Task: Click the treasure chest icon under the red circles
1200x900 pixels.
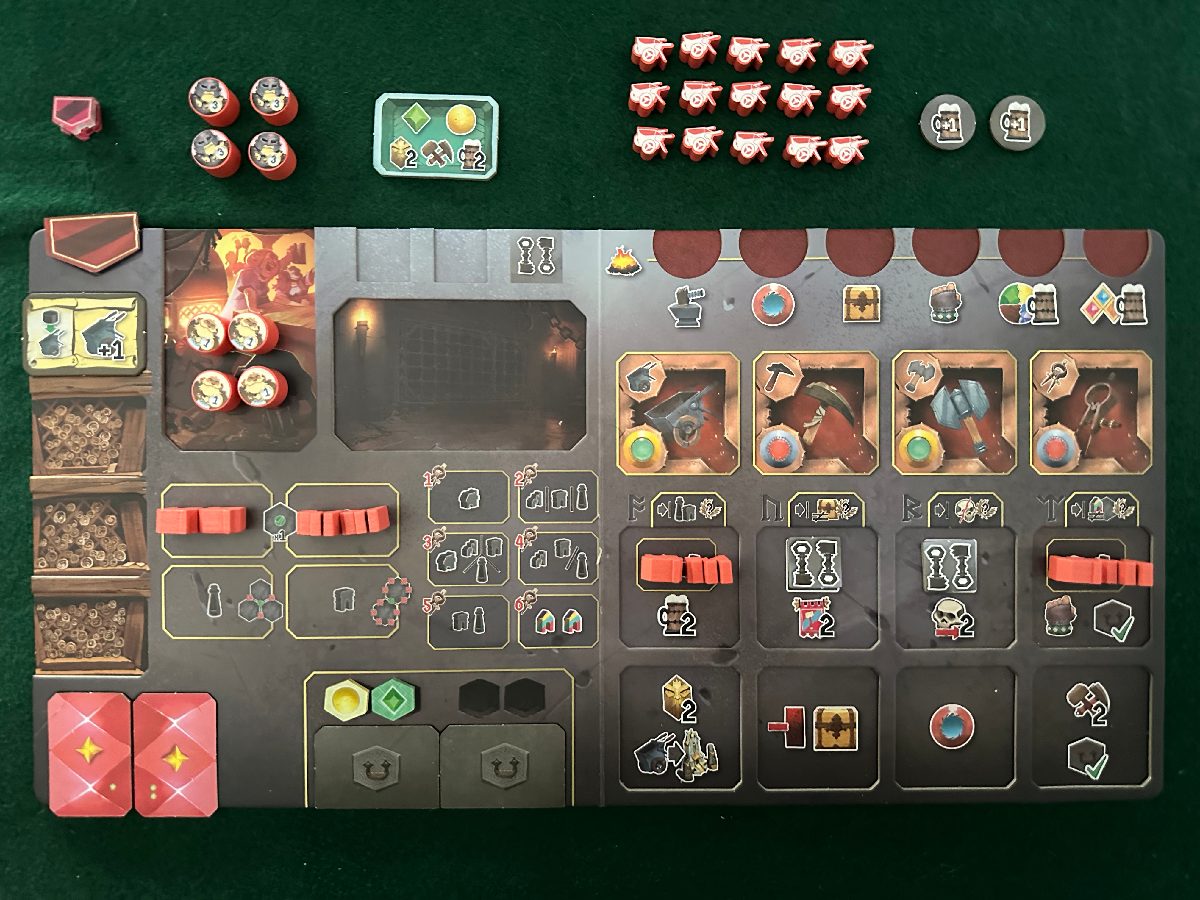Action: click(860, 304)
